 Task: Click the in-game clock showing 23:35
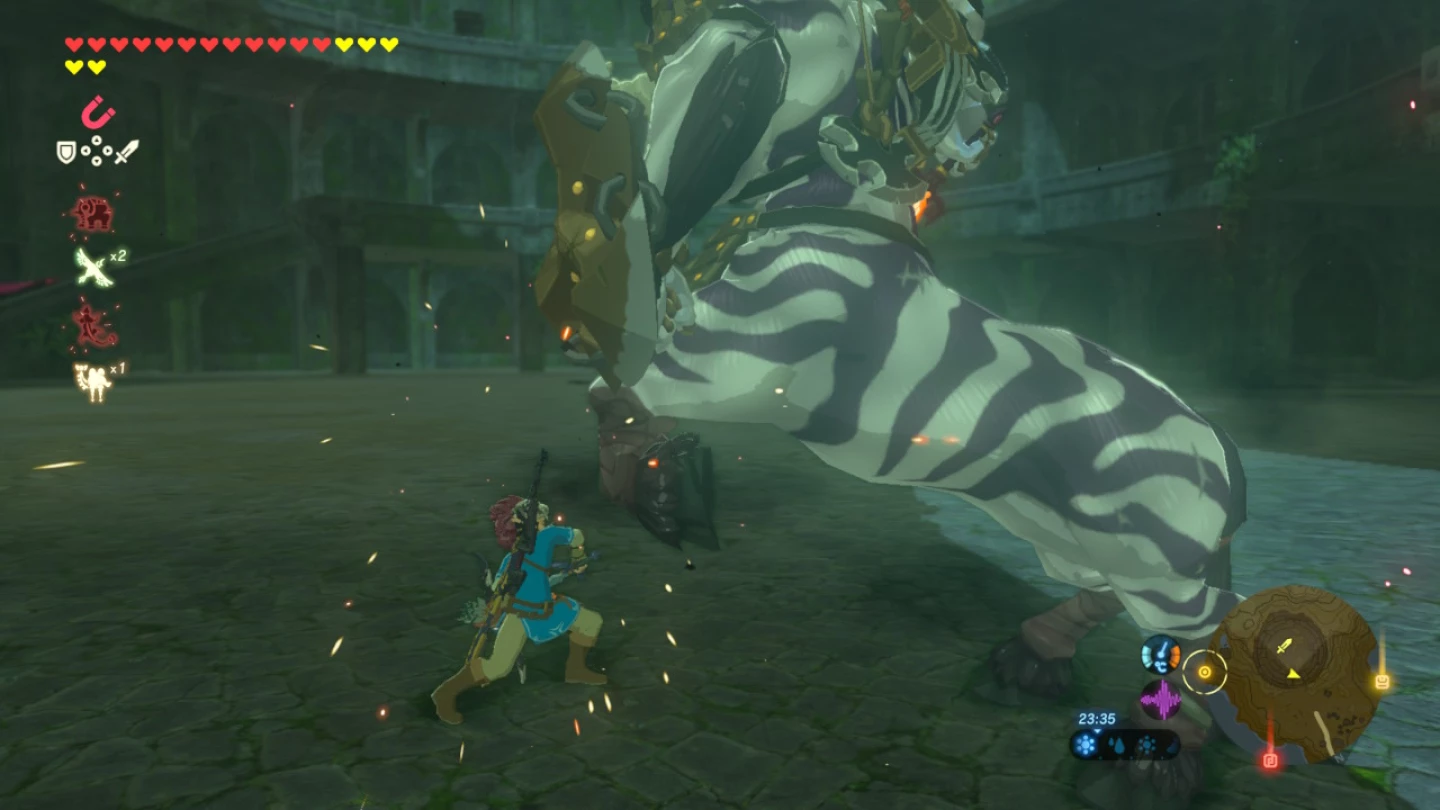[x=1097, y=717]
